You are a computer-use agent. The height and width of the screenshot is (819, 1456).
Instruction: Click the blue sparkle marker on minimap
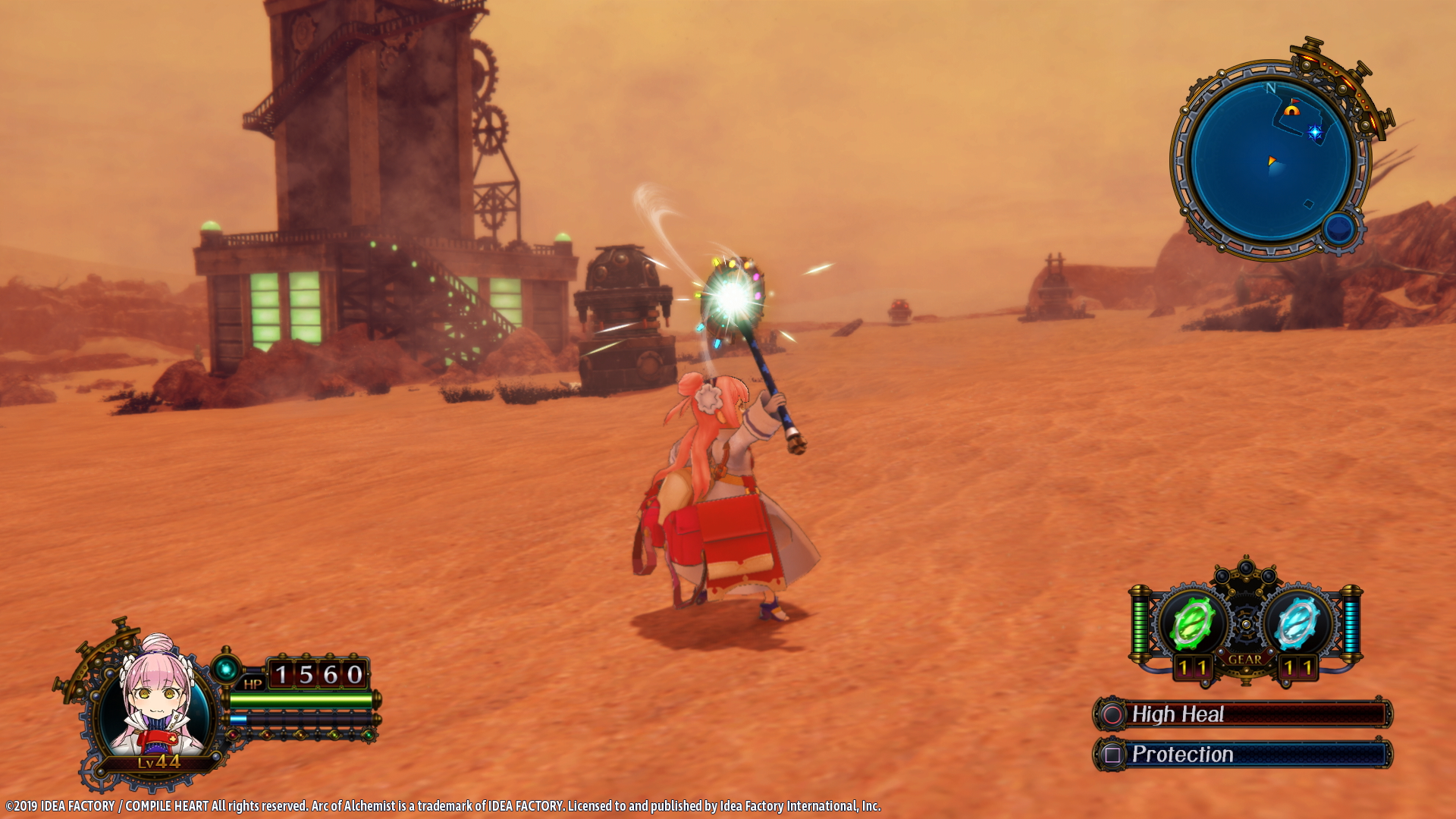[x=1315, y=133]
